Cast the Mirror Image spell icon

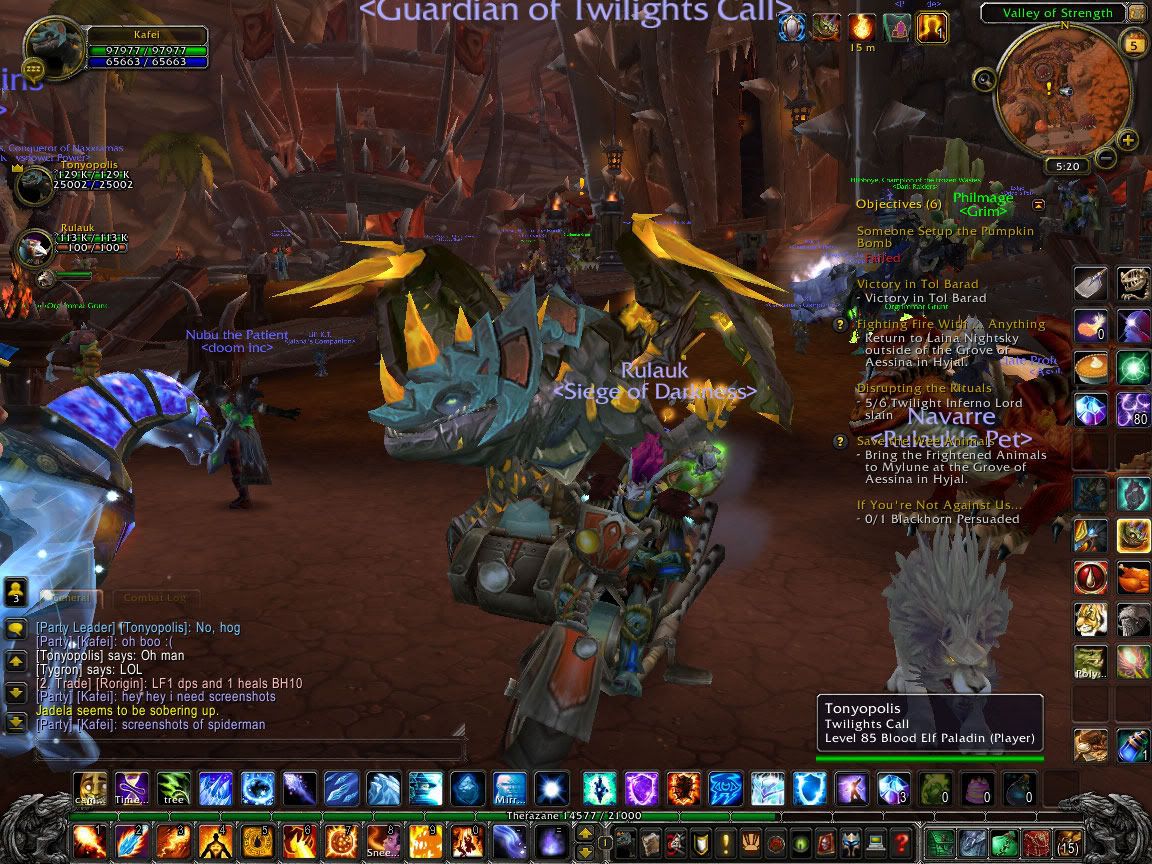point(509,789)
